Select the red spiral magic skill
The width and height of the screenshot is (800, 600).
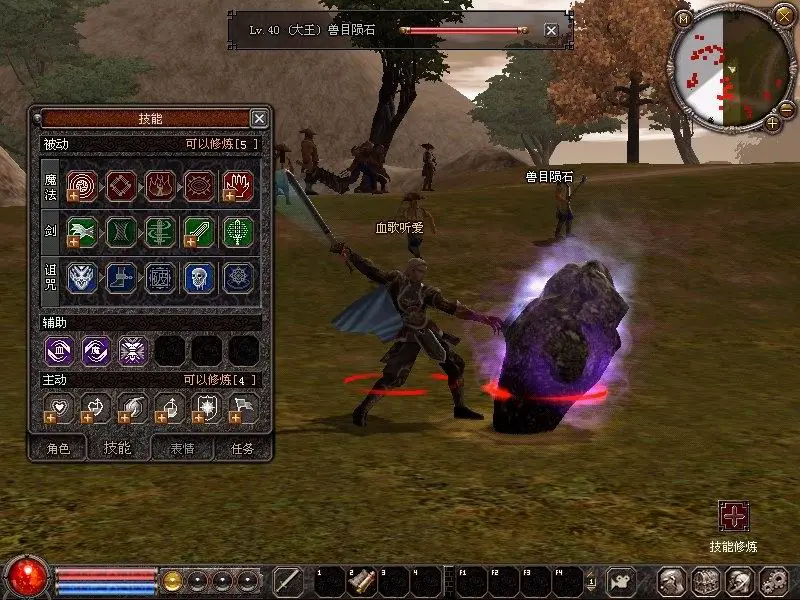[x=81, y=185]
